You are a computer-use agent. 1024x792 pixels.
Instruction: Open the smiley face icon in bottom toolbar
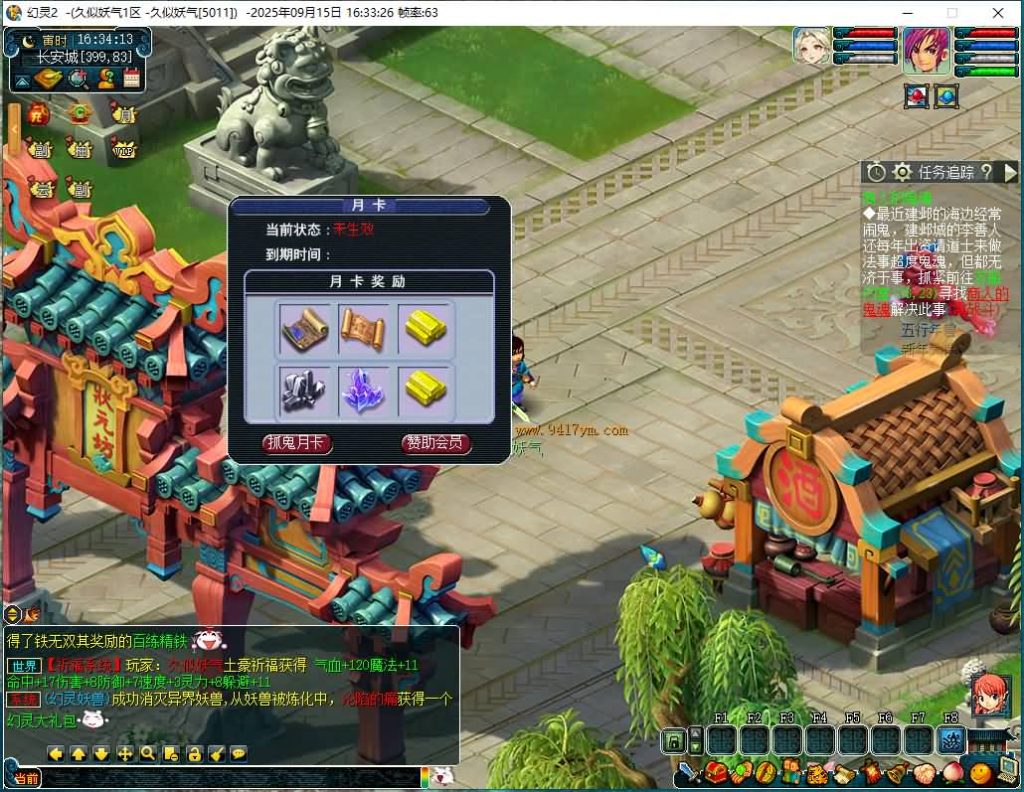pyautogui.click(x=981, y=772)
